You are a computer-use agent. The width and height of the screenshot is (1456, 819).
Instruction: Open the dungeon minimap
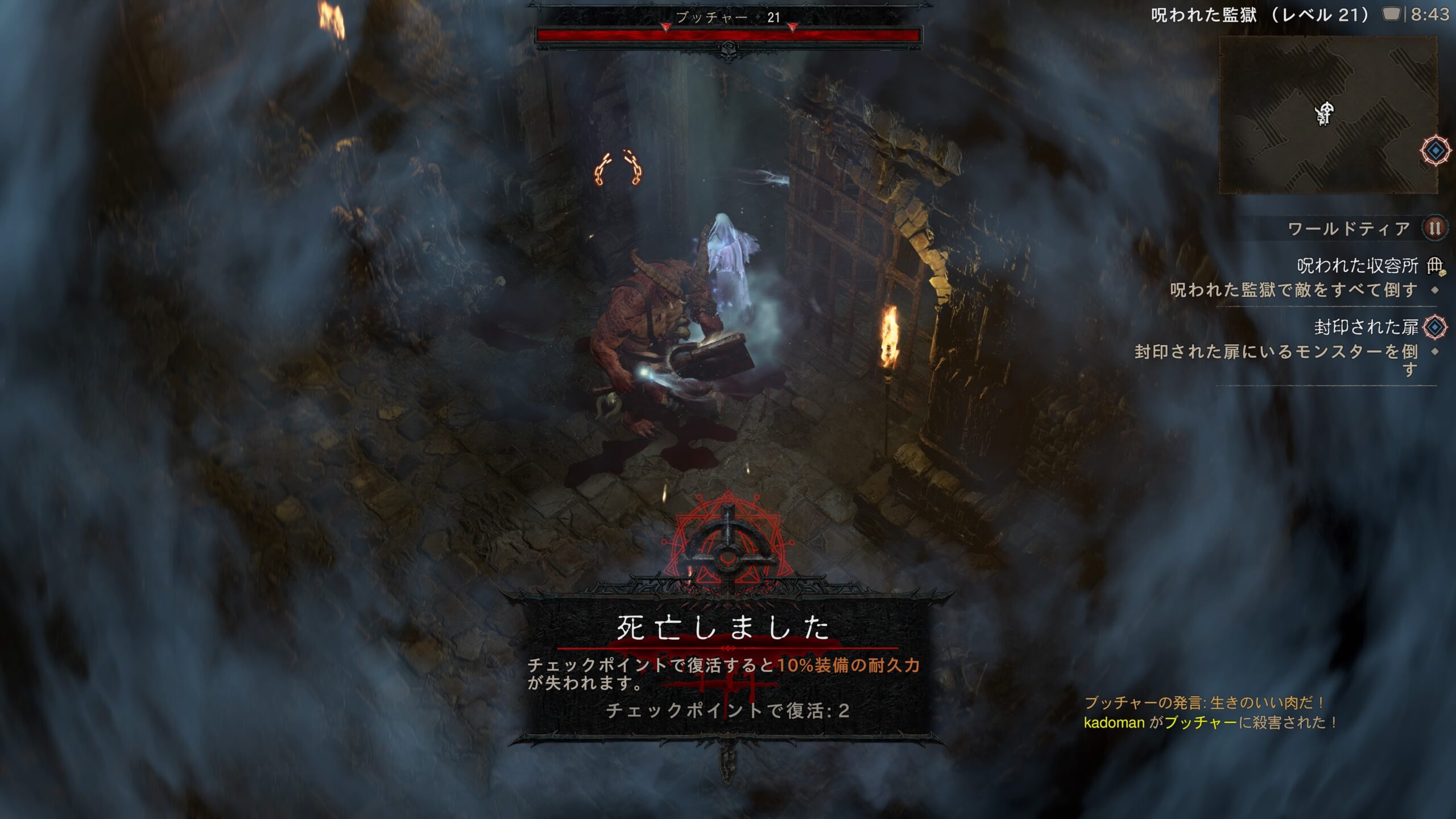point(1327,115)
